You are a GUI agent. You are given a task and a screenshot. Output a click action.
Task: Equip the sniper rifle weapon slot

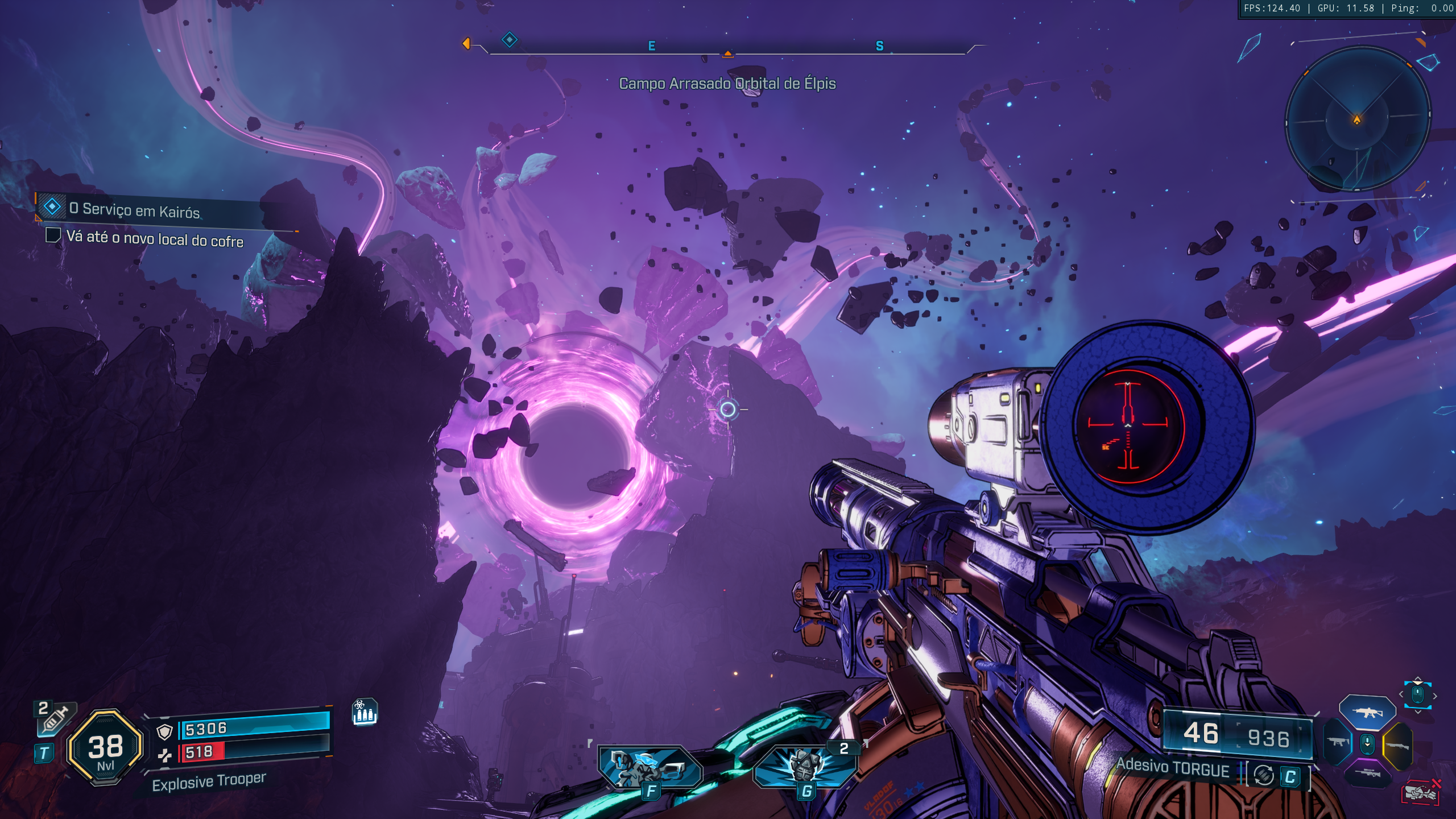coord(1367,773)
